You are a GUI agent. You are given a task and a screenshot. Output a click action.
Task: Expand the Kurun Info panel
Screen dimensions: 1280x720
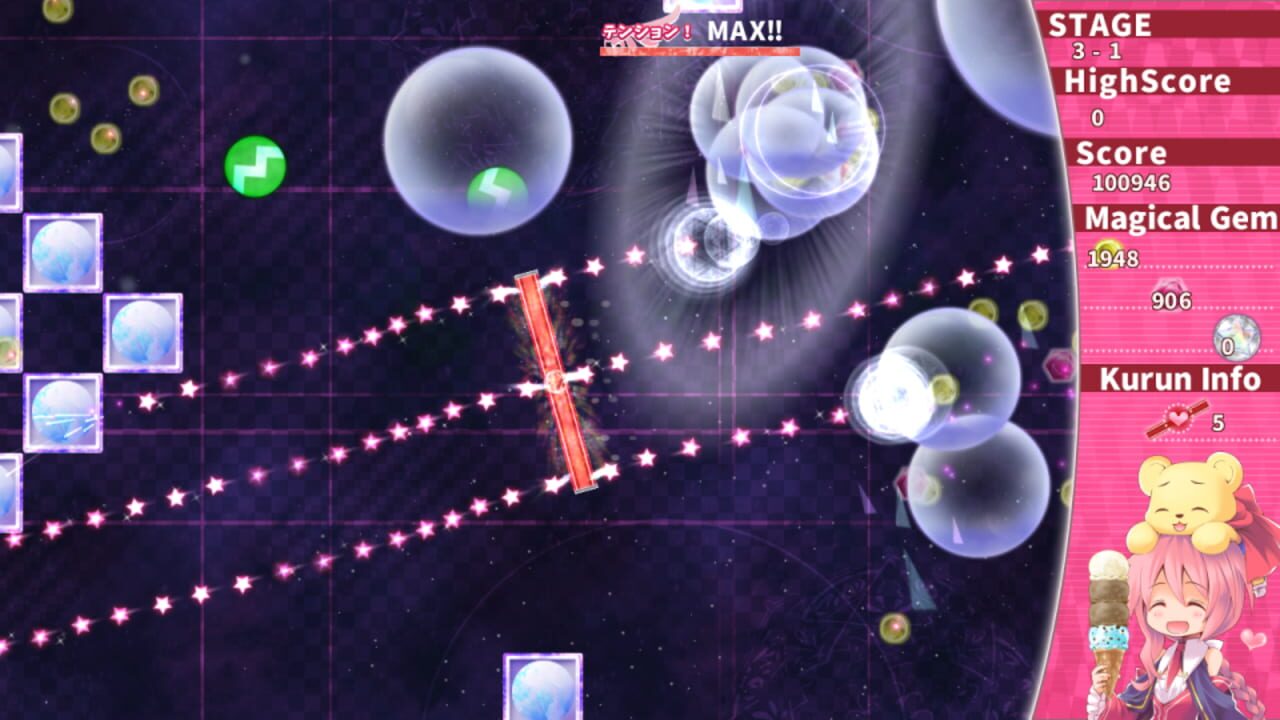pyautogui.click(x=1181, y=381)
